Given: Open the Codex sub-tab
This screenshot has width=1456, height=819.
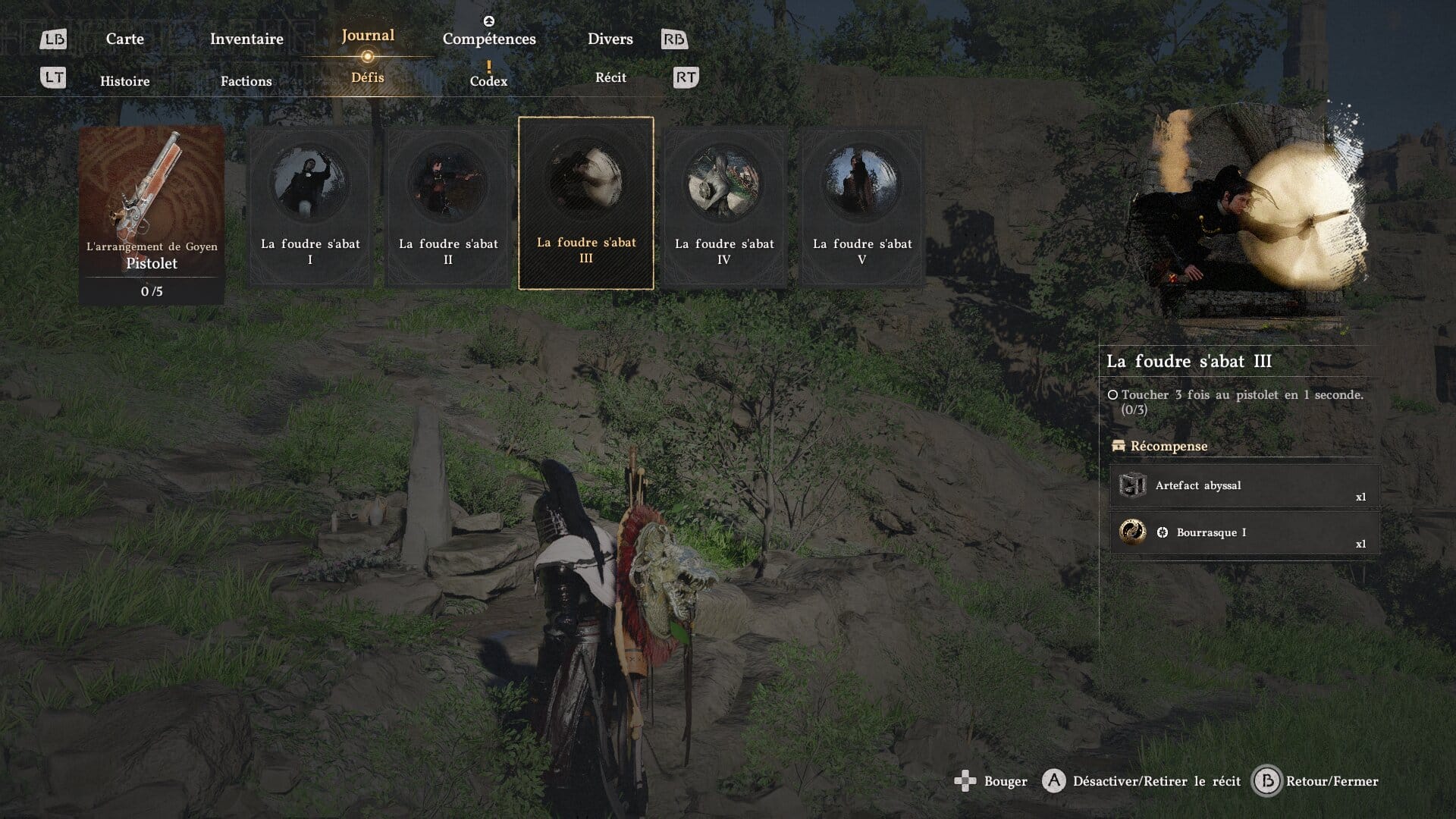Looking at the screenshot, I should (488, 80).
